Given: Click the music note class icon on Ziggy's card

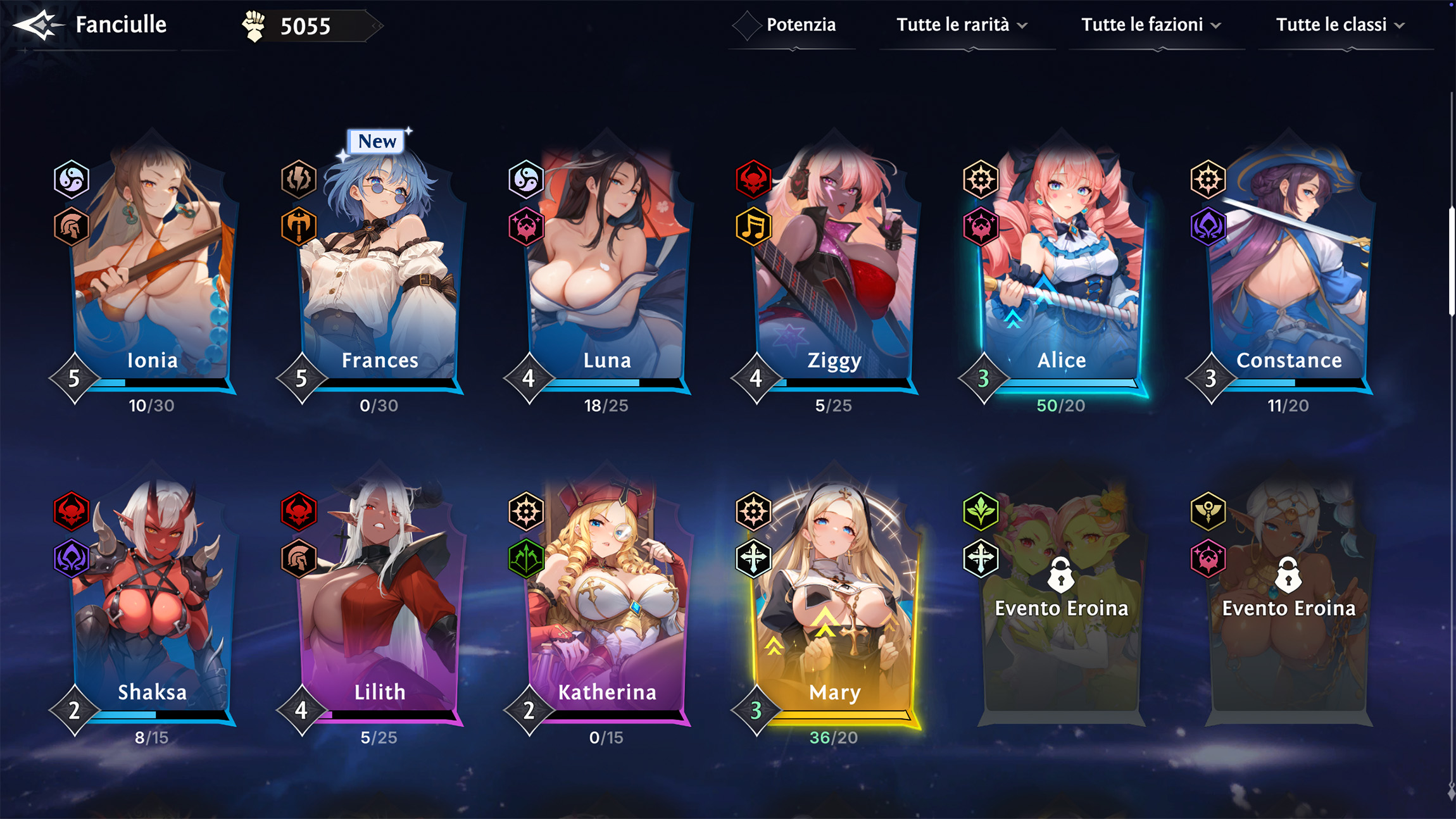Looking at the screenshot, I should pyautogui.click(x=755, y=227).
